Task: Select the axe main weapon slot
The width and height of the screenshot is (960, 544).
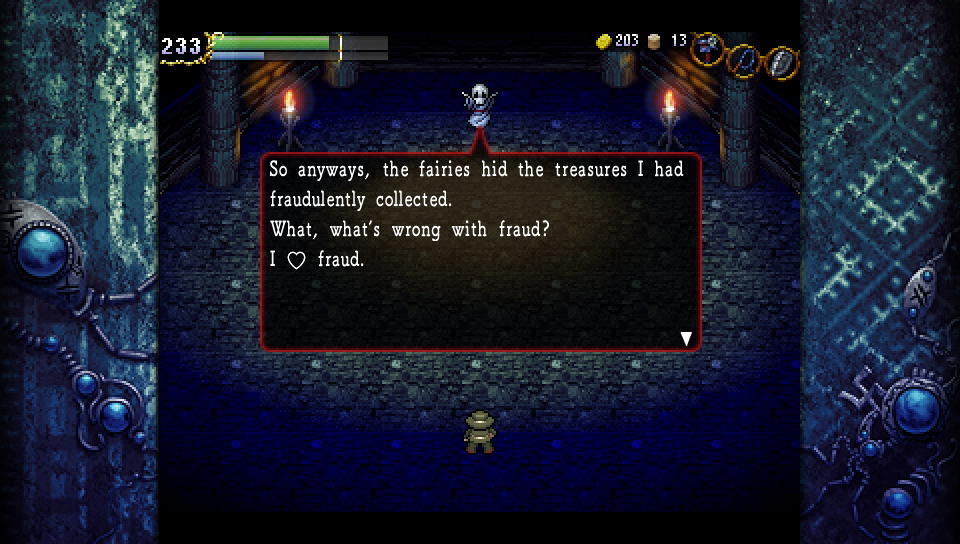Action: click(x=708, y=47)
